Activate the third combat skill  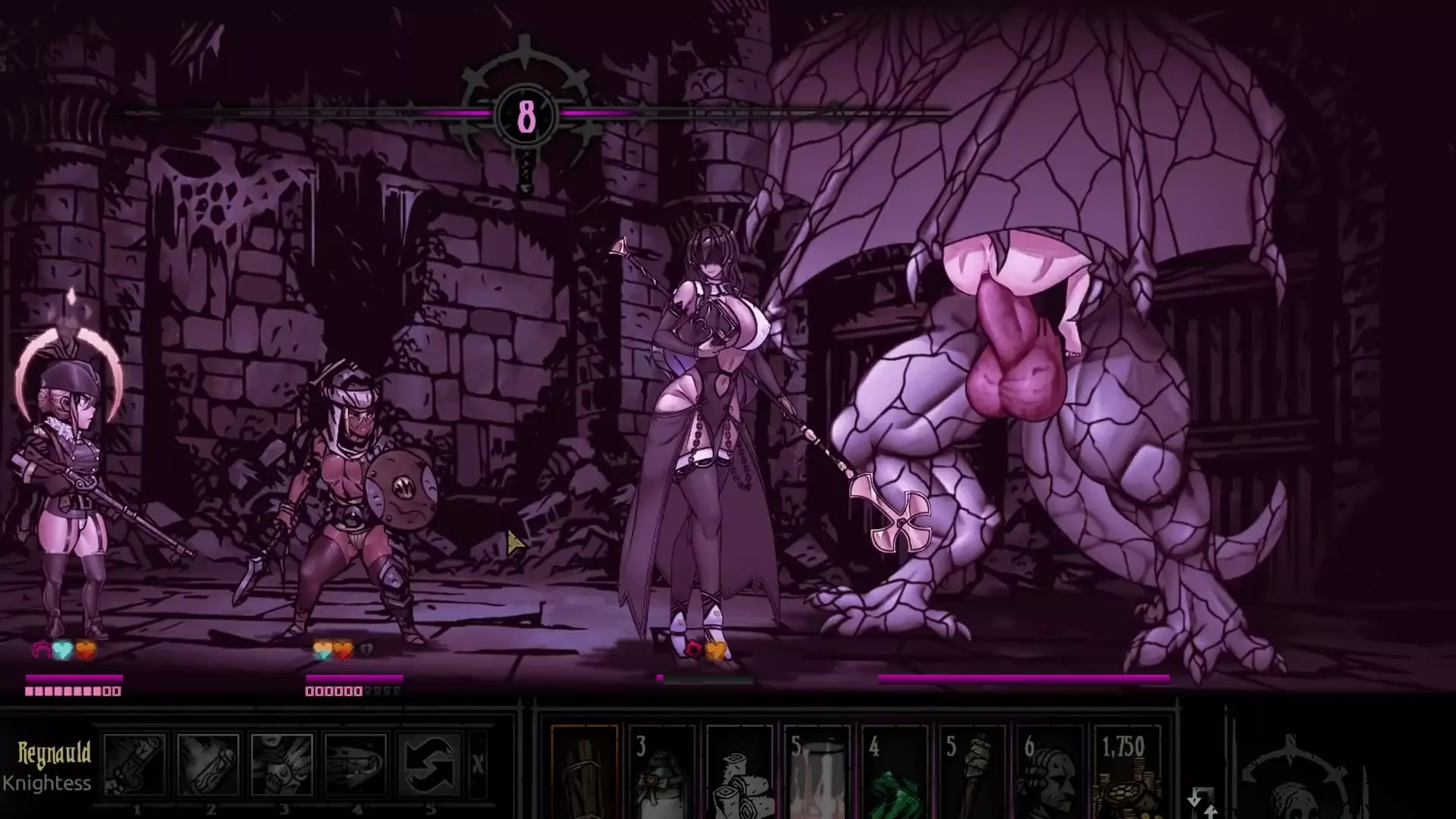click(281, 763)
